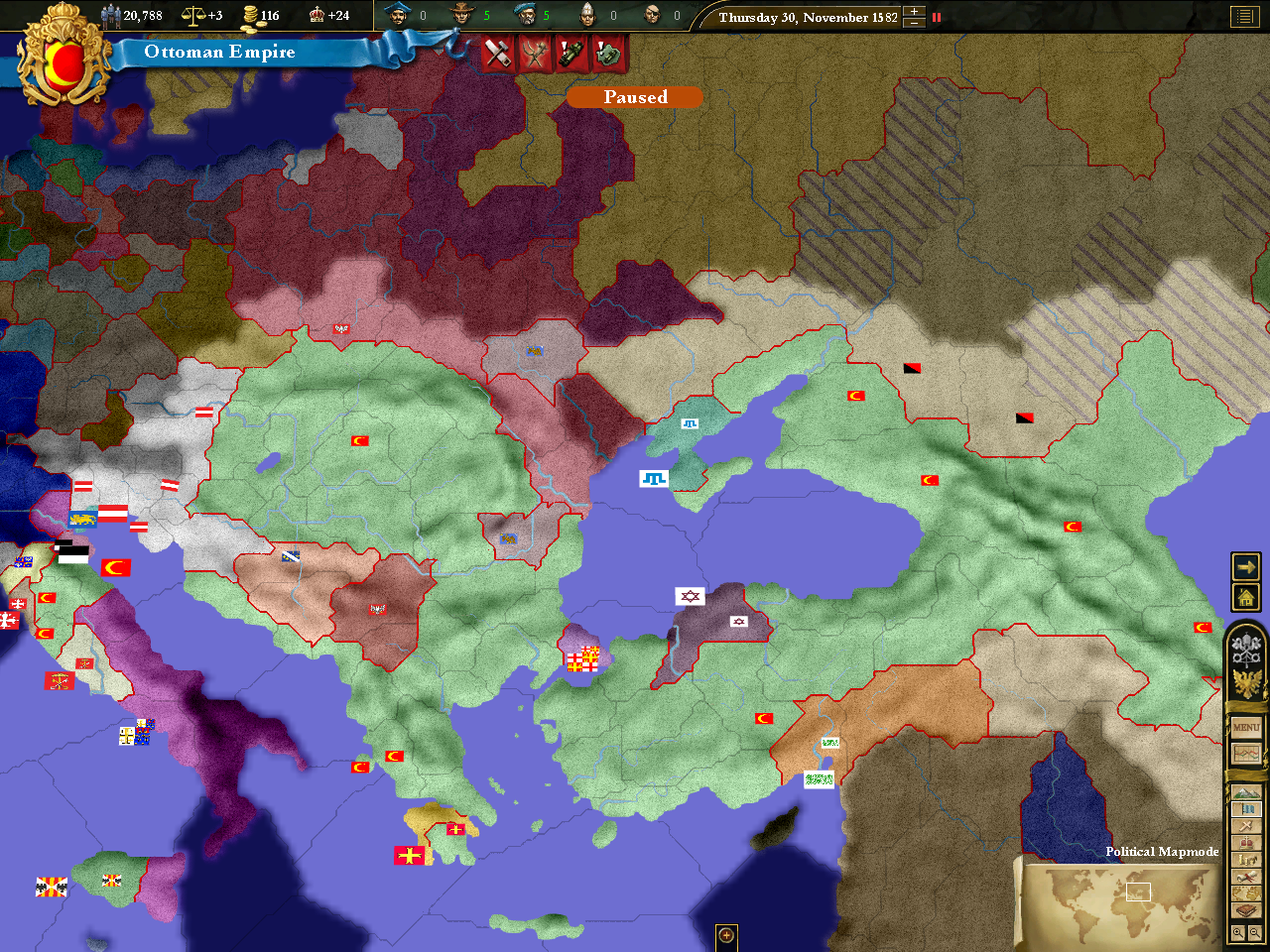Zoom out with magnifier minus button
The width and height of the screenshot is (1270, 952).
coord(1255,932)
